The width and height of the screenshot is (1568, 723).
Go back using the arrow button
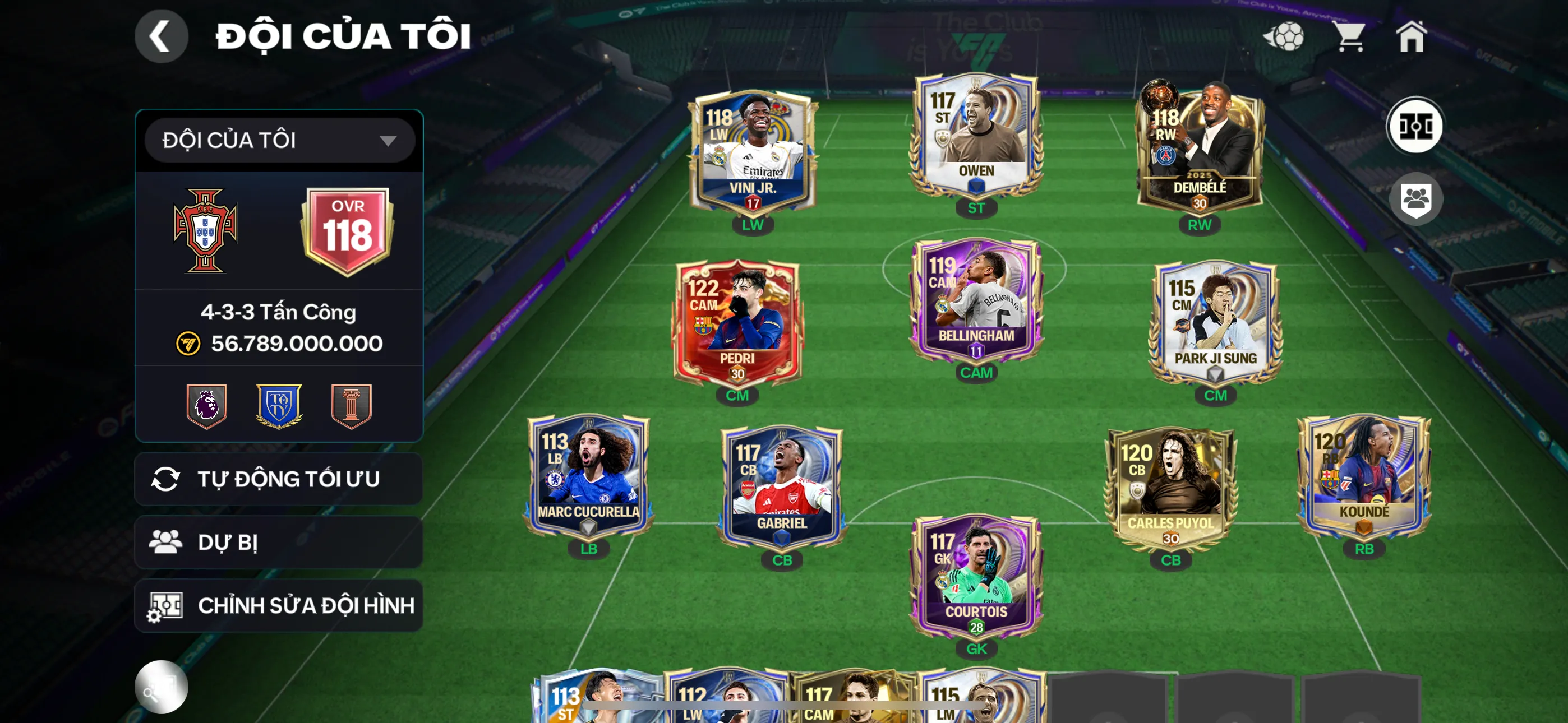161,36
